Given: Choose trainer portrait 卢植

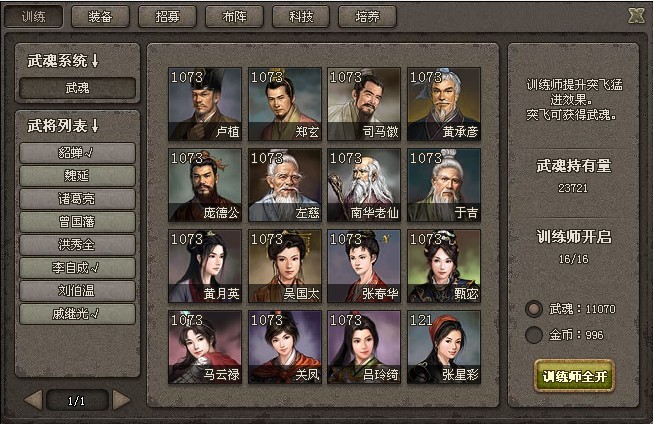Looking at the screenshot, I should [205, 103].
